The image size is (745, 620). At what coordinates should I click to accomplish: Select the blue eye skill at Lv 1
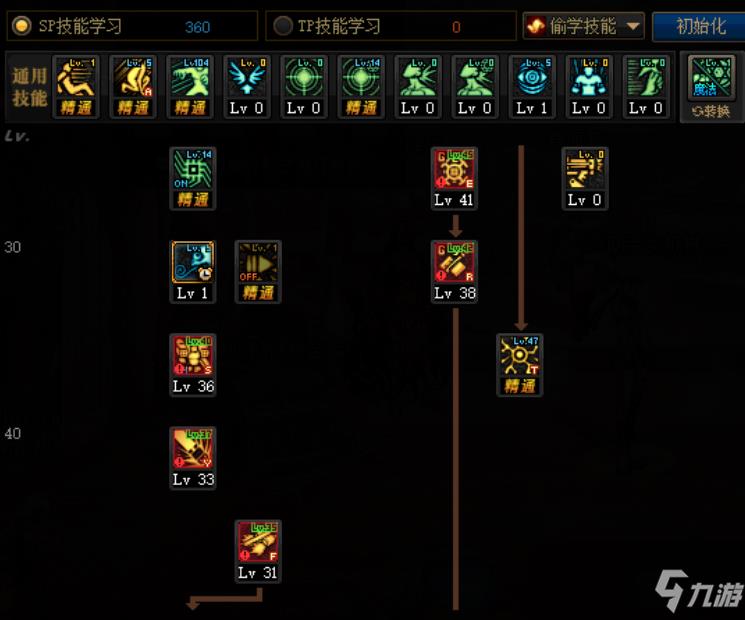pos(532,78)
